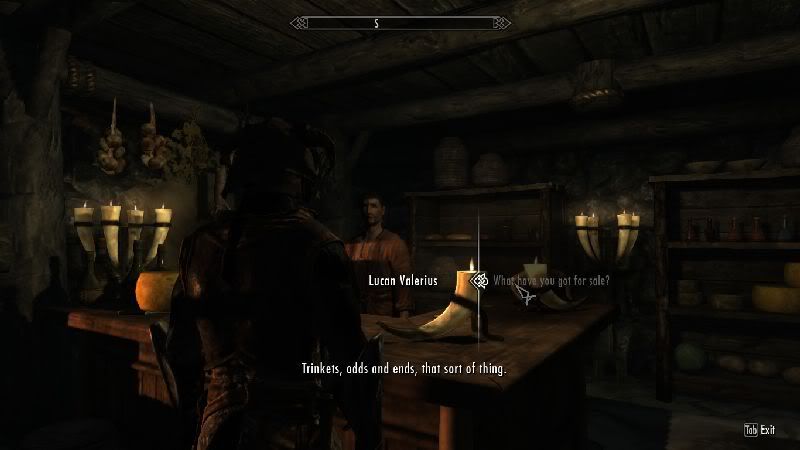The image size is (800, 450).
Task: Choose the "What have you got for sale?" reply
Action: 550,281
